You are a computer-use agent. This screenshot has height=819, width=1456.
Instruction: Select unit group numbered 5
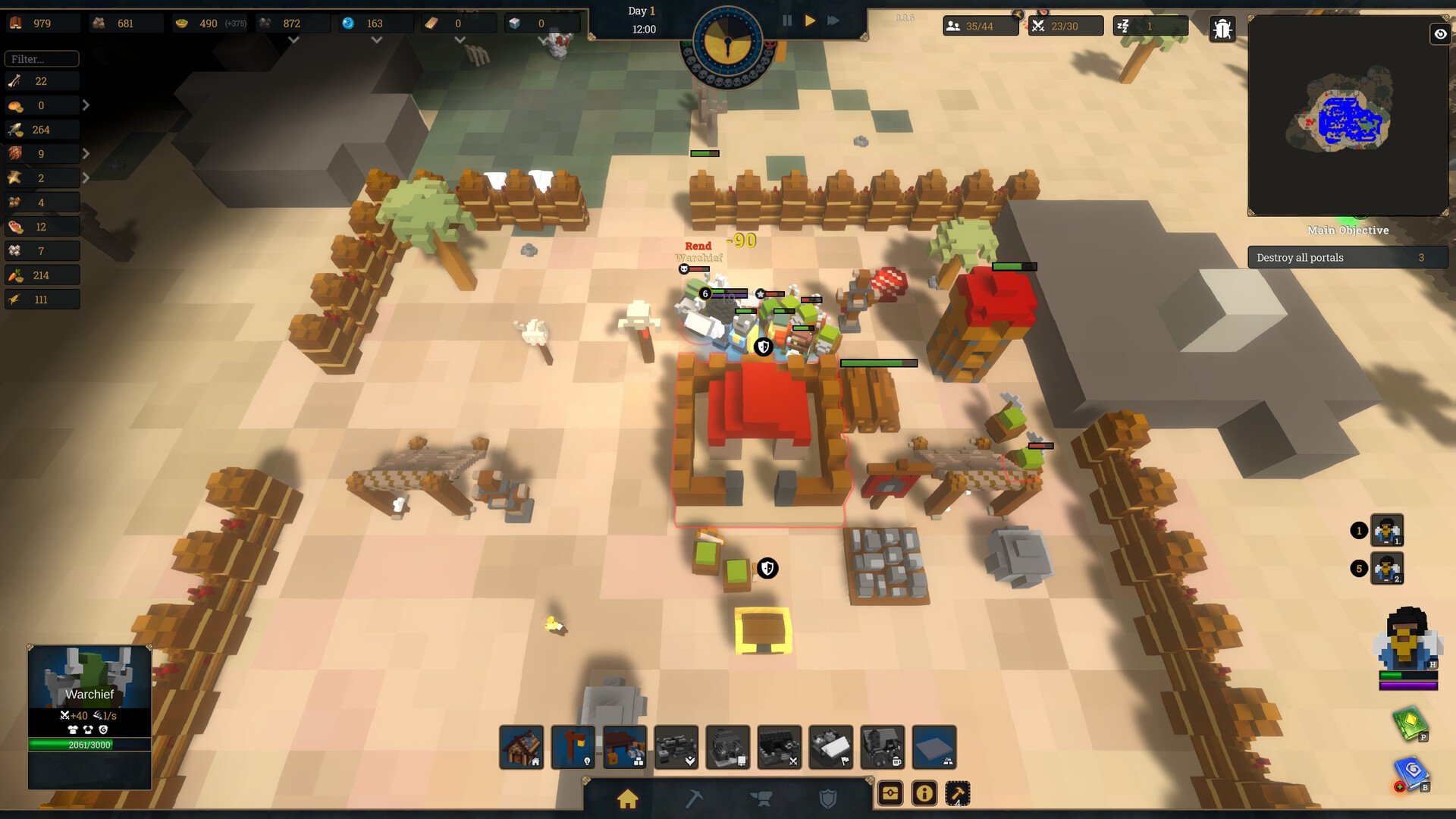pyautogui.click(x=1385, y=569)
